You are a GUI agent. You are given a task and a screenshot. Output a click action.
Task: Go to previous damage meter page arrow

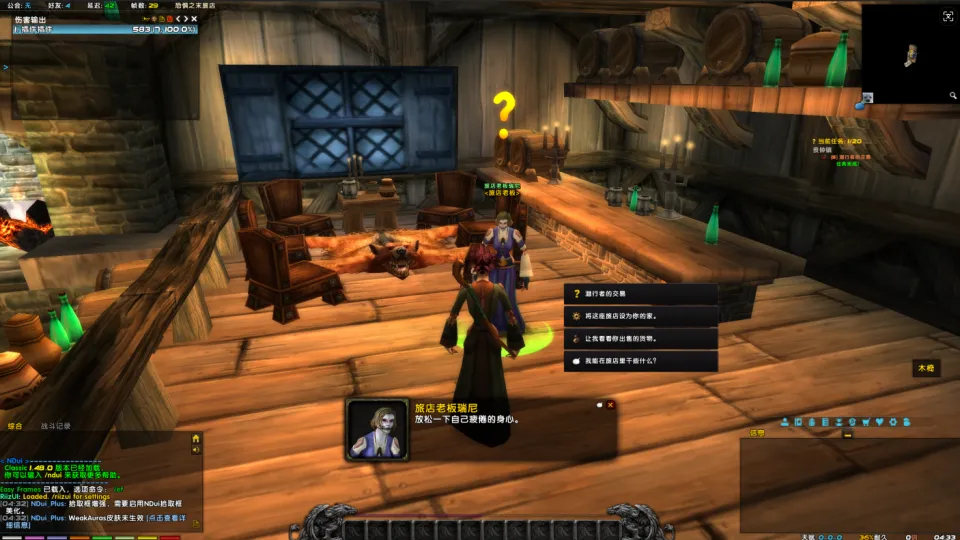(175, 19)
